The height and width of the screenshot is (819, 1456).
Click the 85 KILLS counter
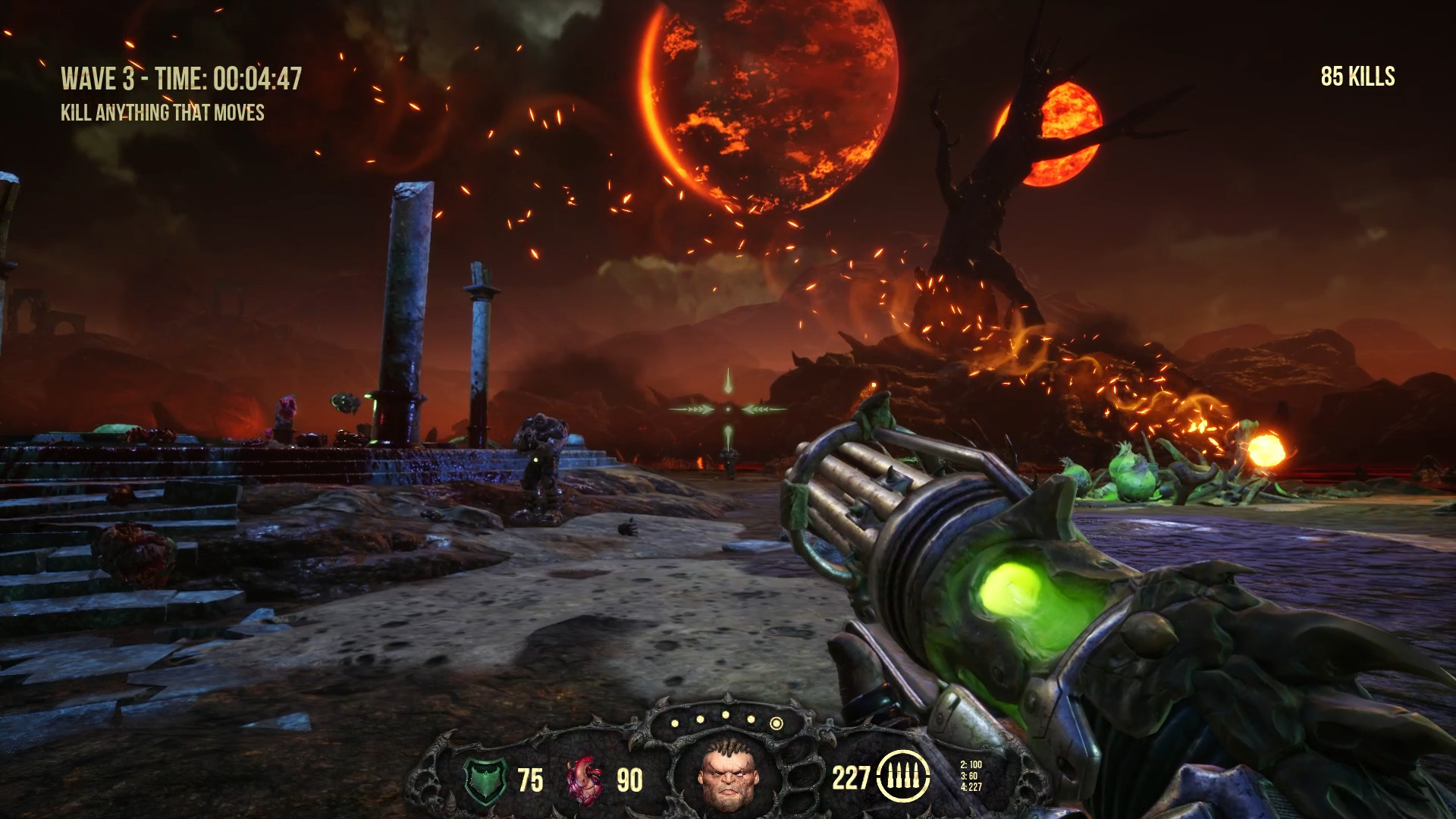(x=1357, y=76)
